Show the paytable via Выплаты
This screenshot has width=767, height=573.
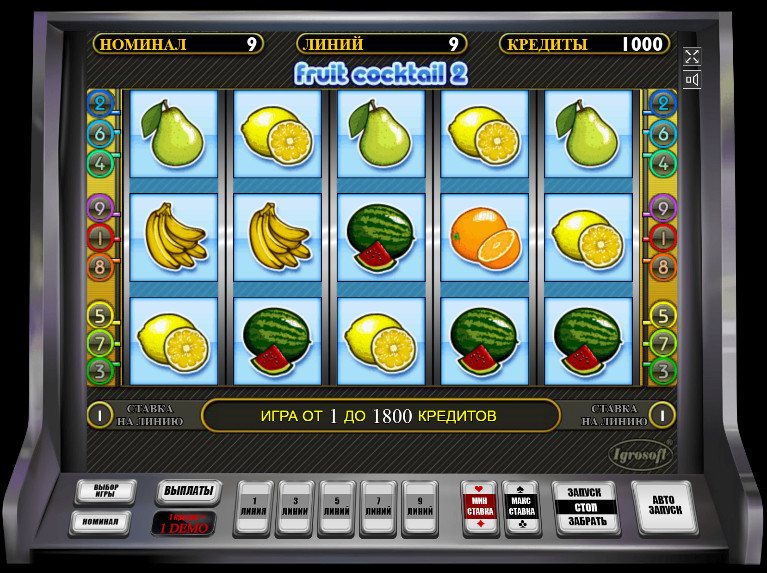pos(186,492)
